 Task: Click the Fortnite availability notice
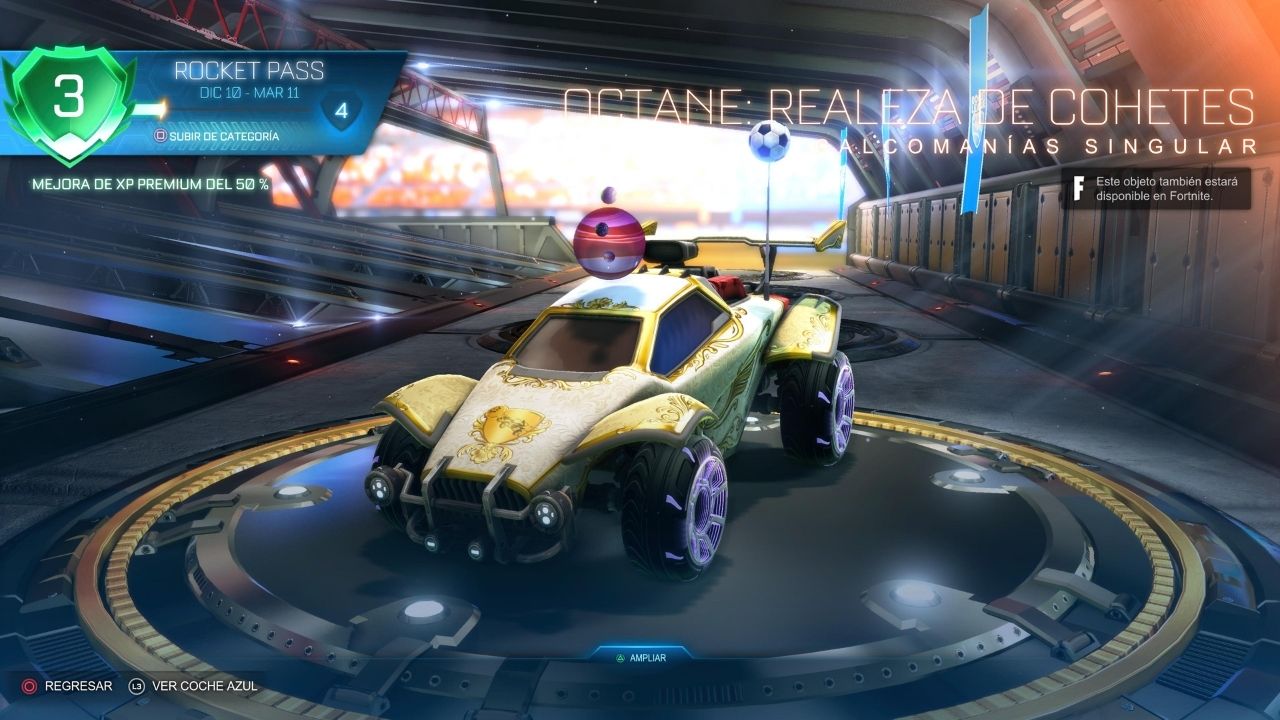point(1156,188)
